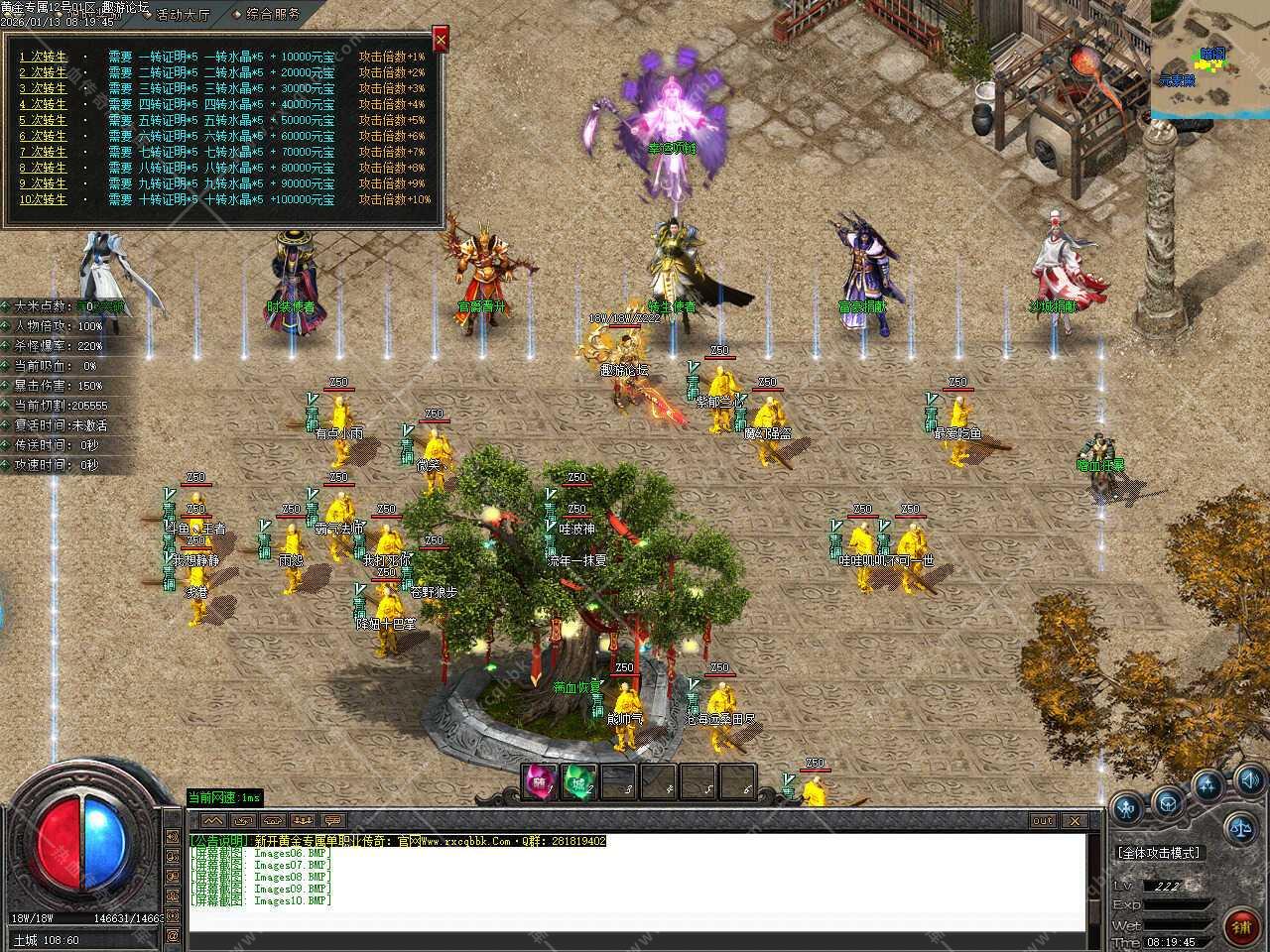The image size is (1270, 952).
Task: Toggle the 全体攻击模式 attack mode label
Action: click(x=1158, y=853)
